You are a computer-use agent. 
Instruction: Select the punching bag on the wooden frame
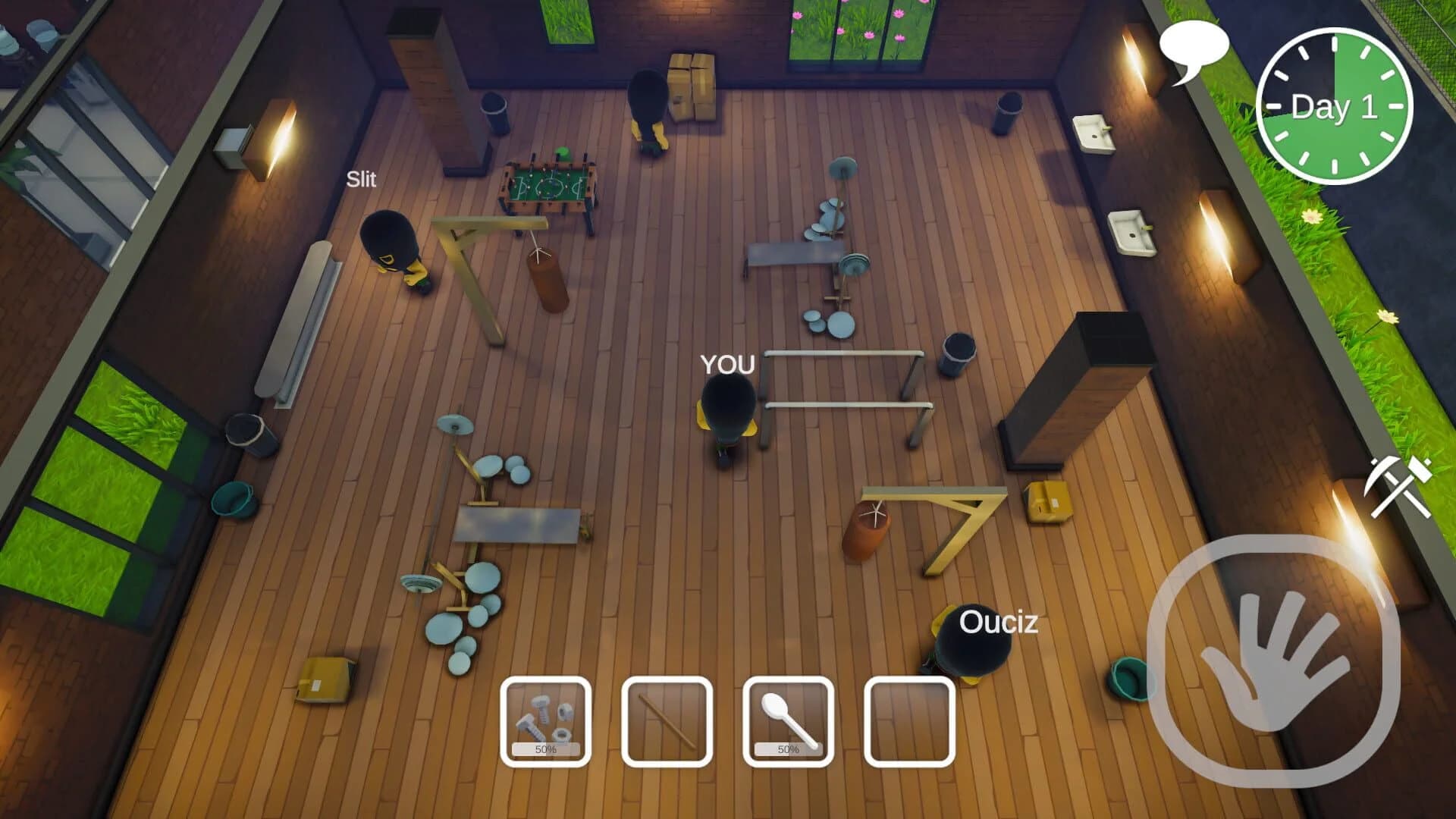click(548, 277)
